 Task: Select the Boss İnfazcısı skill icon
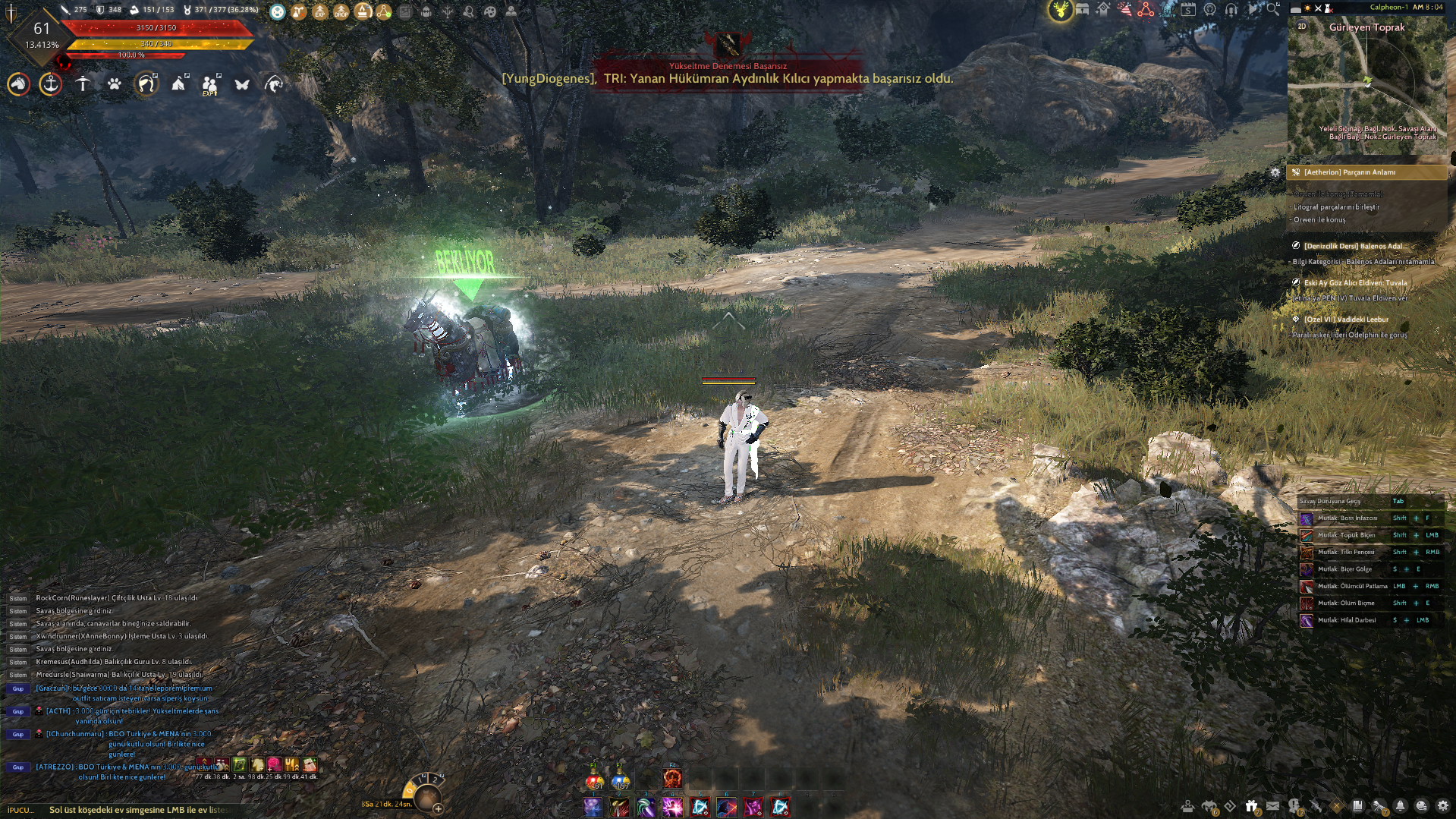[1307, 518]
